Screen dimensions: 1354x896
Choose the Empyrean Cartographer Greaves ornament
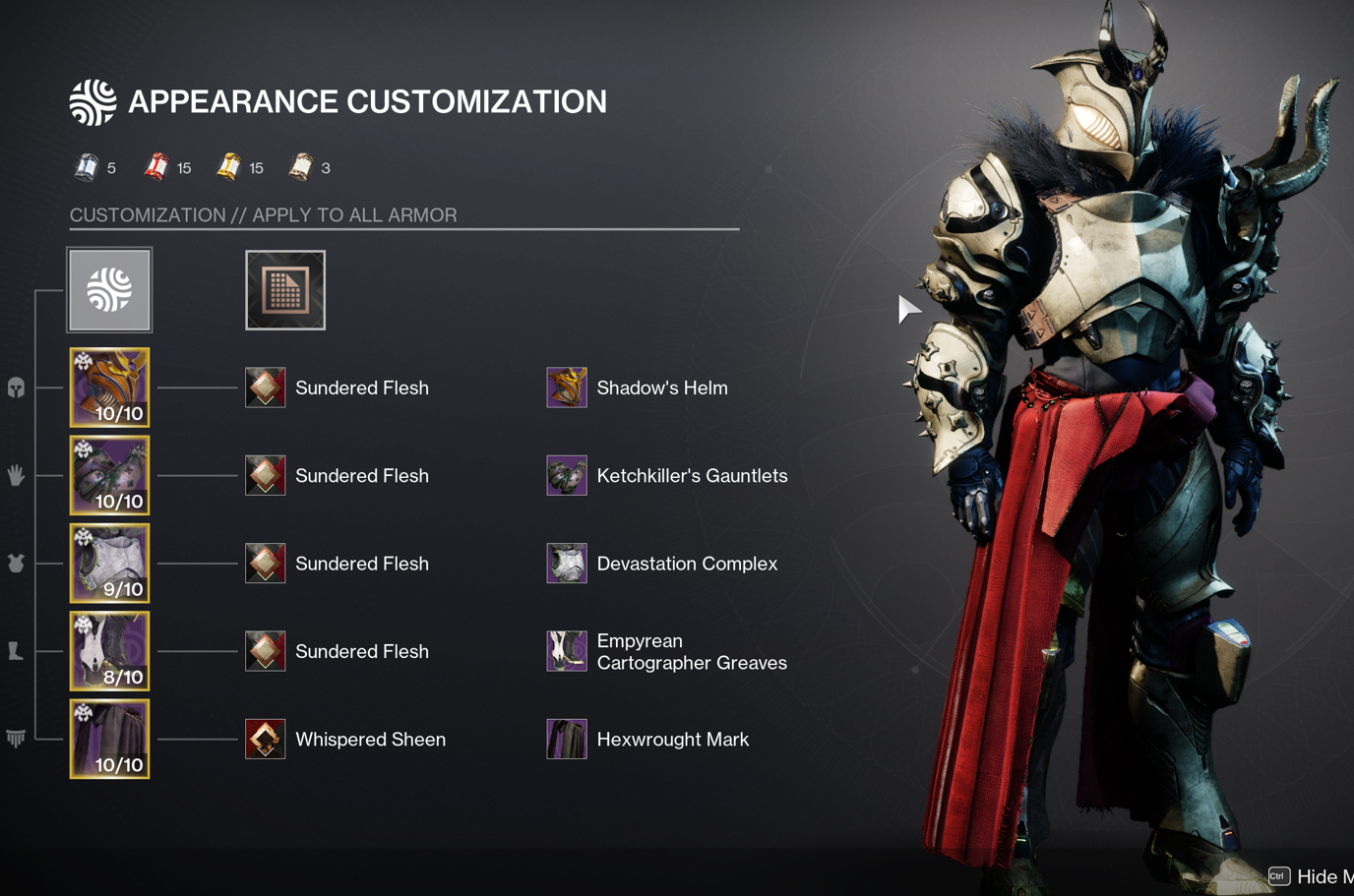point(567,651)
